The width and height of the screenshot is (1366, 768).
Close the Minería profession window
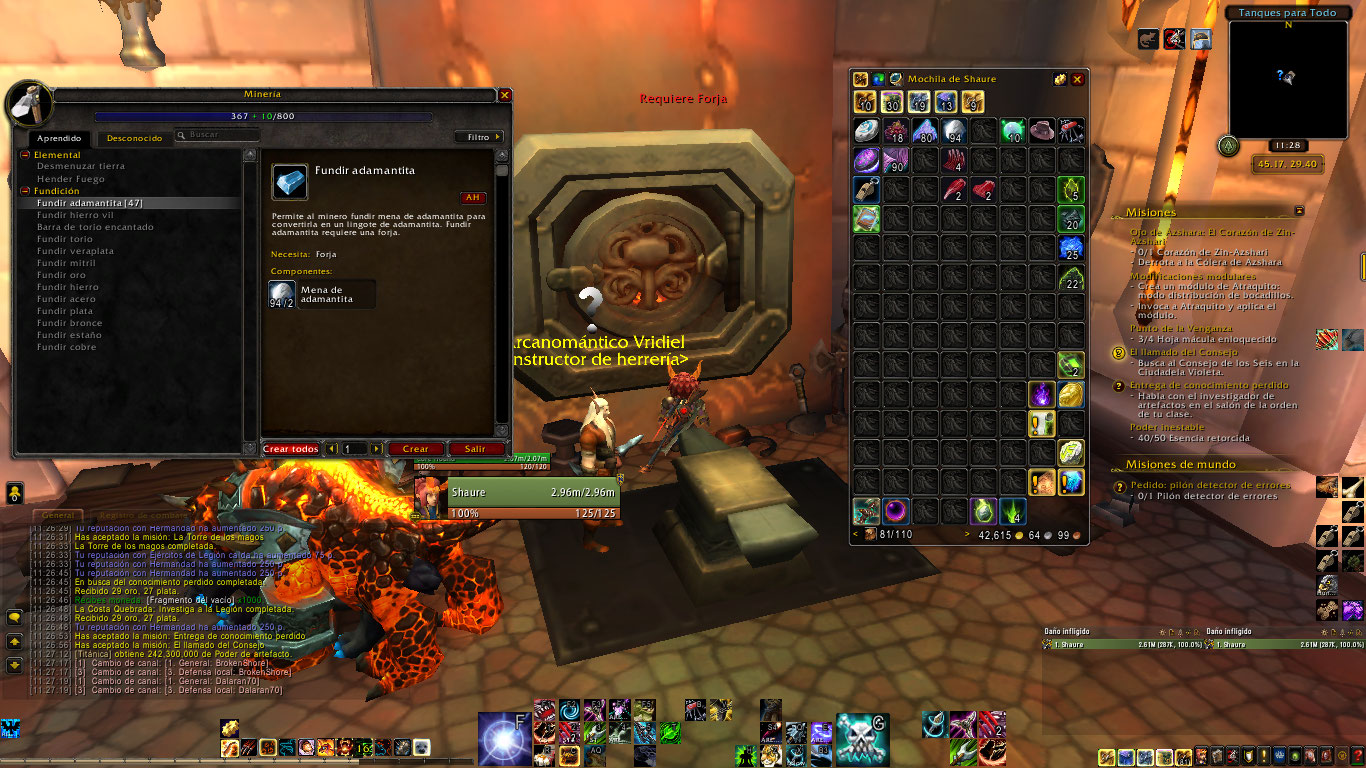(505, 95)
